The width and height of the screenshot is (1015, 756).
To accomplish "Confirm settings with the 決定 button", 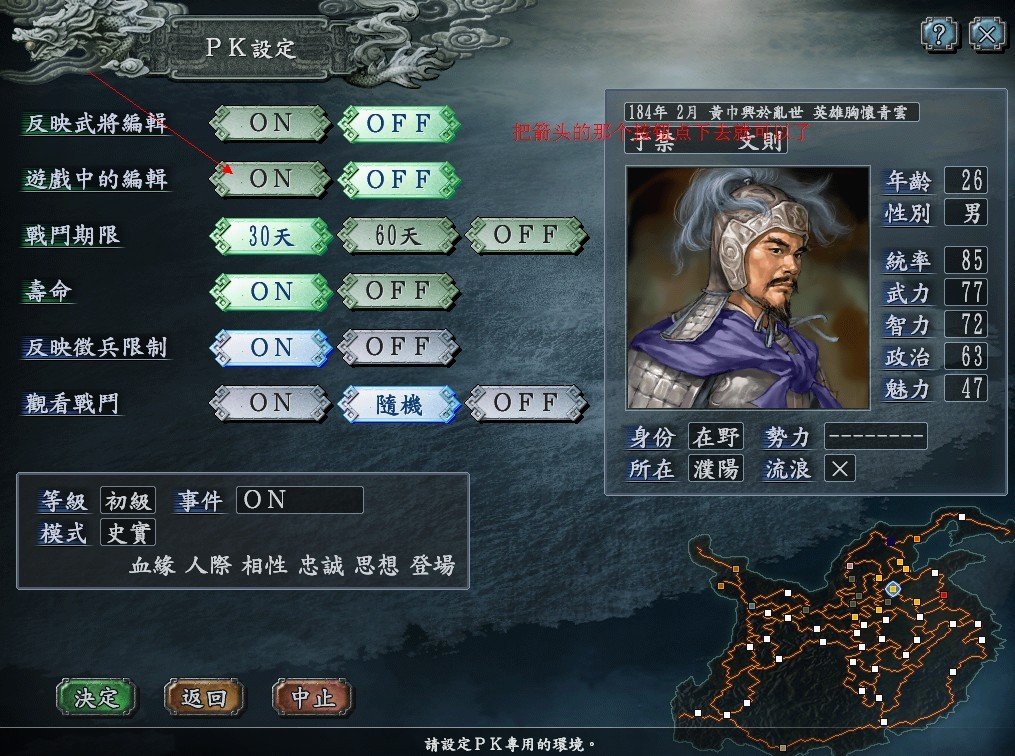I will 96,697.
